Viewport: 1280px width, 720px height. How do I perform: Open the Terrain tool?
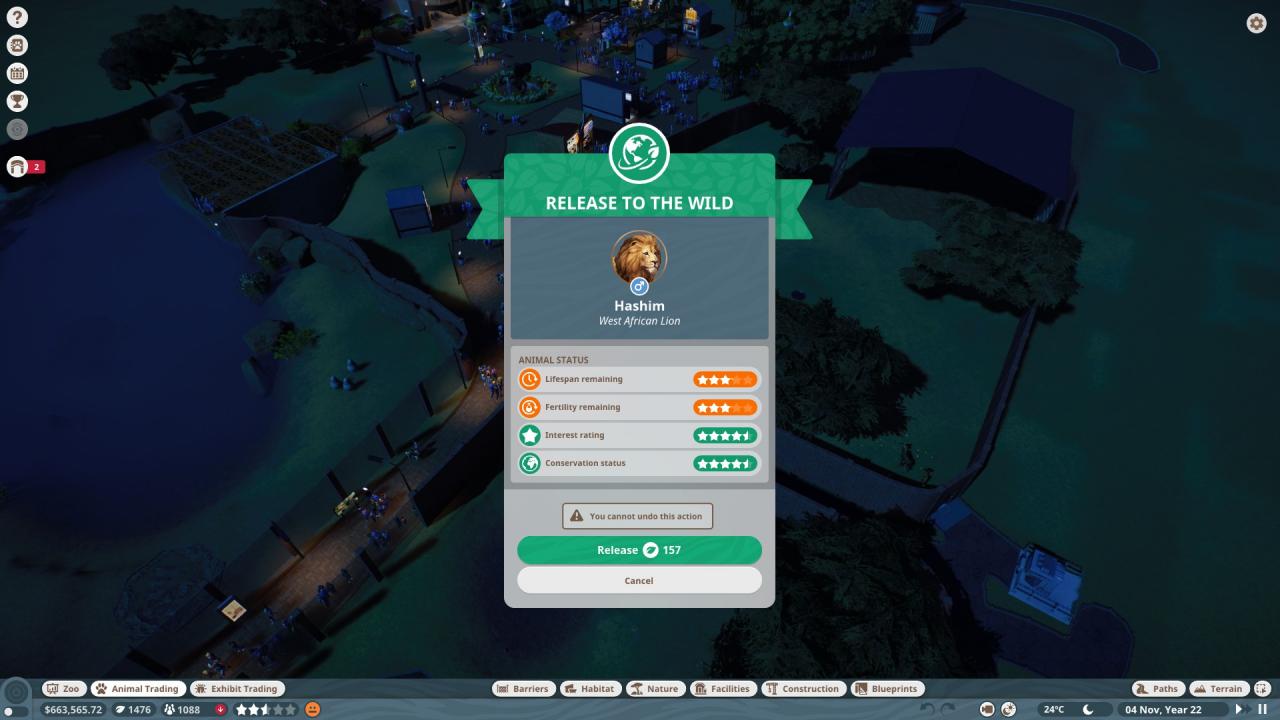click(1219, 689)
